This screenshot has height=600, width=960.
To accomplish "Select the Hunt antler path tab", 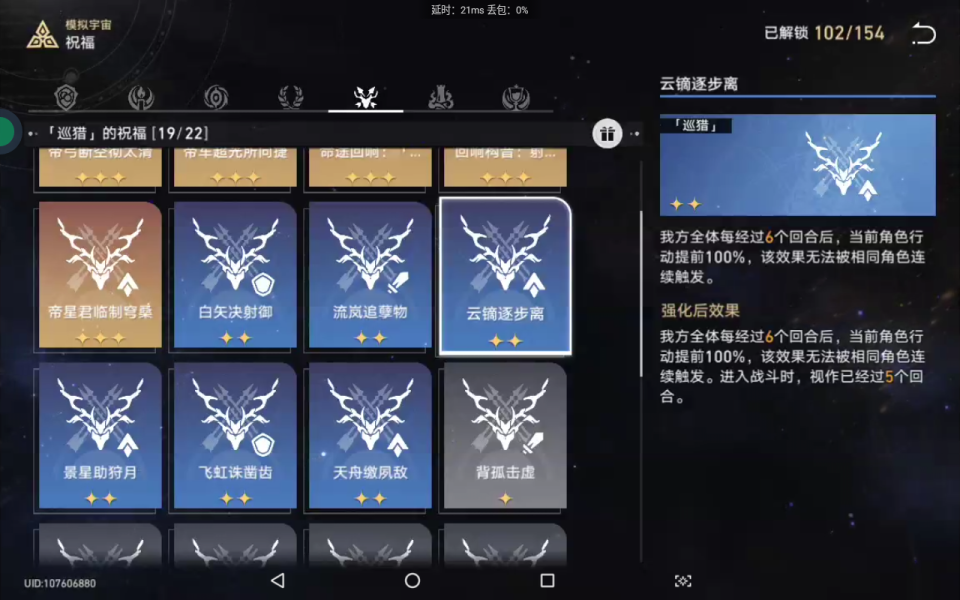I will [366, 97].
